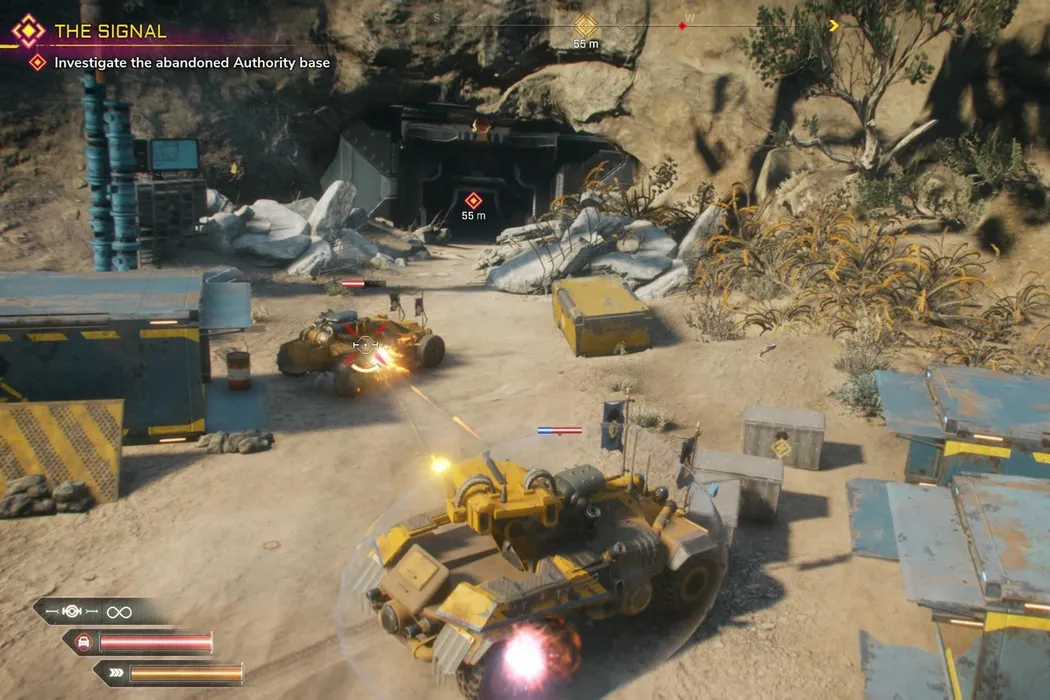The height and width of the screenshot is (700, 1050).
Task: Click the Investigate the abandoned Authority base objective
Action: pos(192,63)
